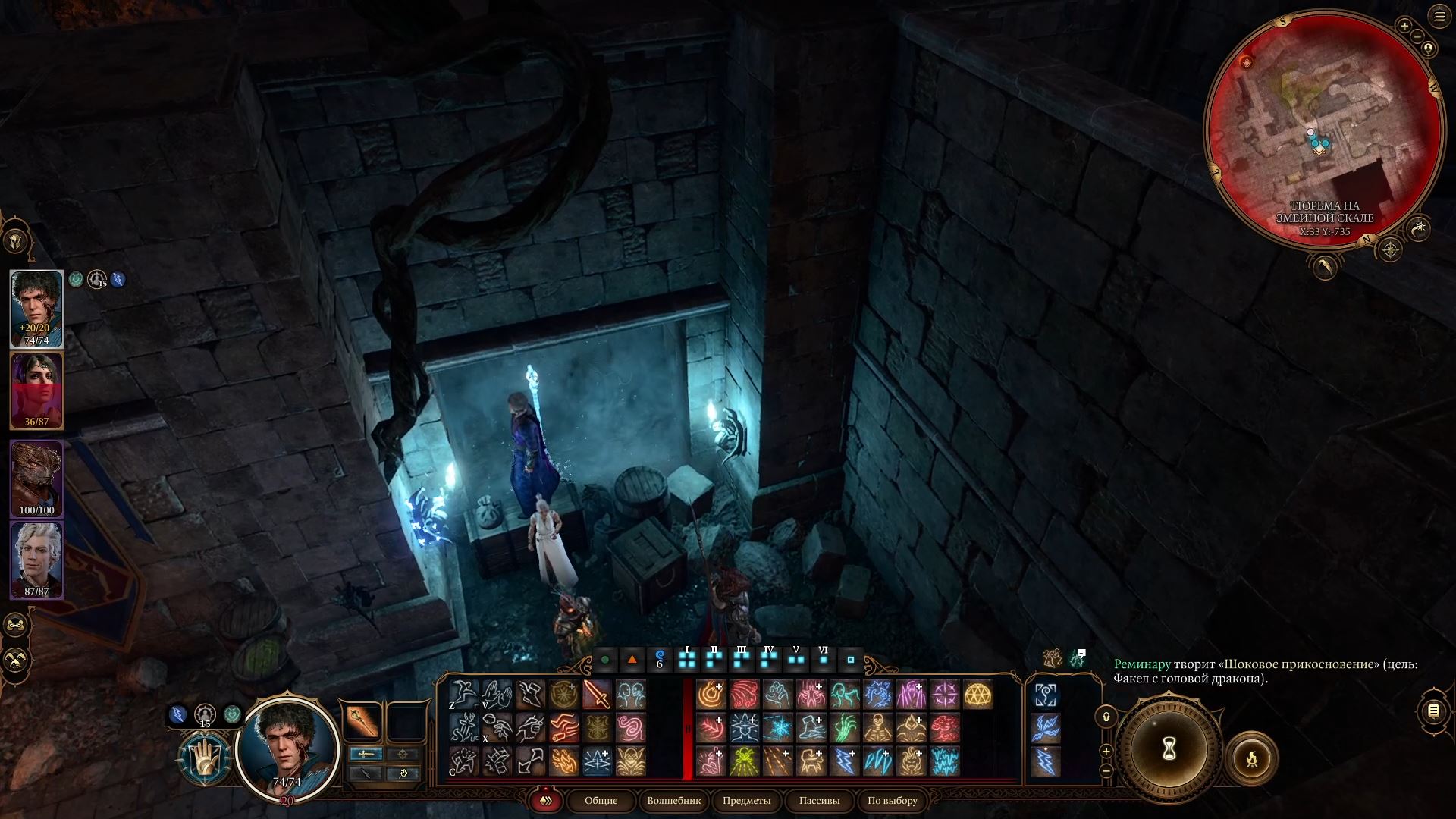Select the Пассивы hotbar tab

point(819,801)
